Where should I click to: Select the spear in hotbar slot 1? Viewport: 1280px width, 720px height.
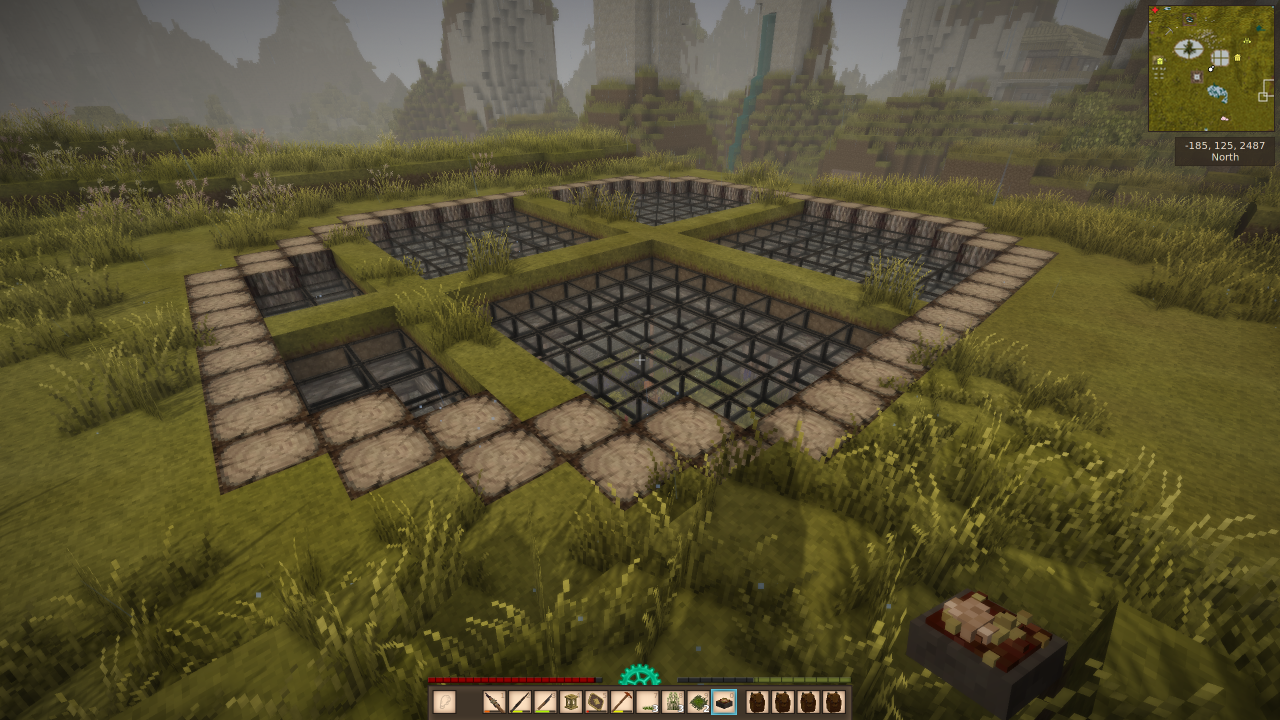tap(494, 702)
